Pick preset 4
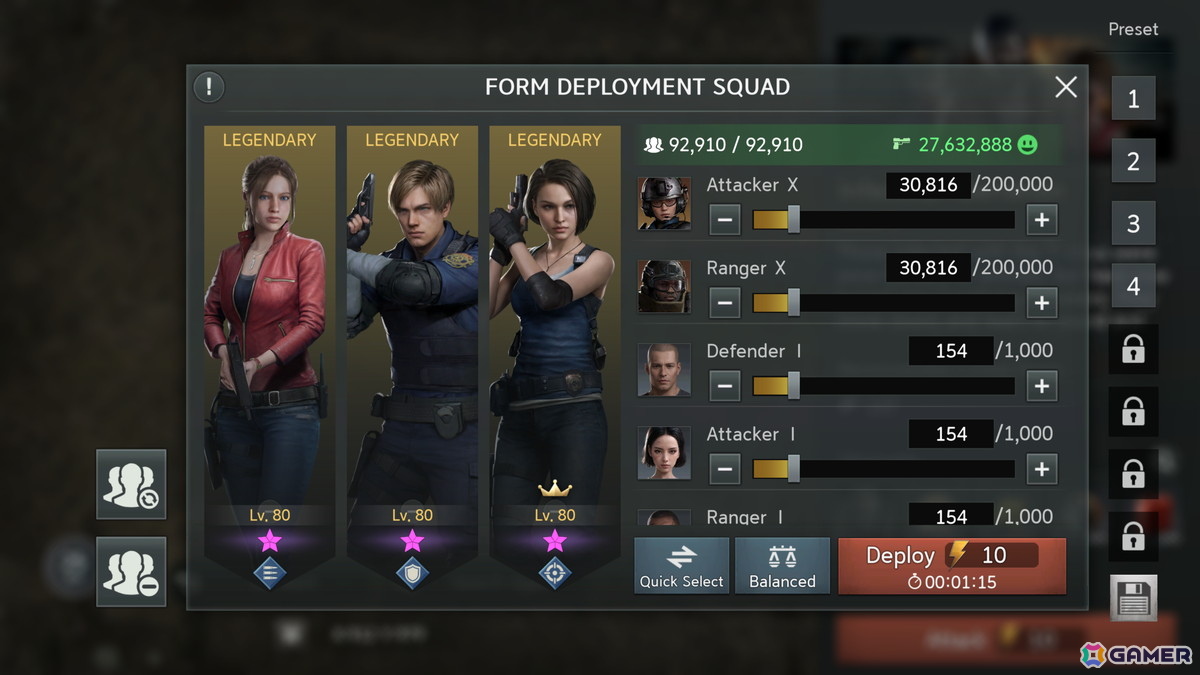 click(x=1133, y=286)
